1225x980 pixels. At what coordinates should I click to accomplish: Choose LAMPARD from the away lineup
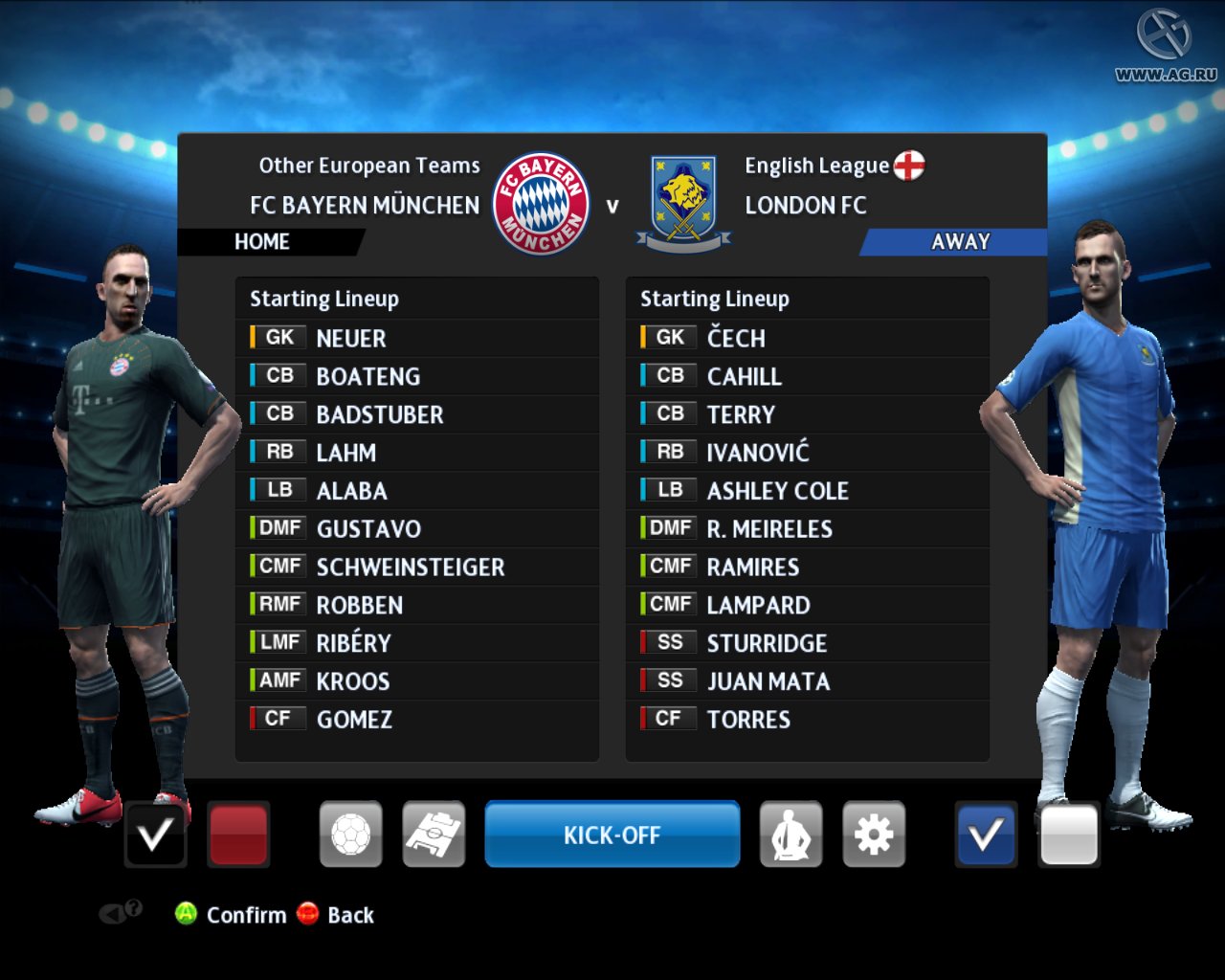(758, 606)
